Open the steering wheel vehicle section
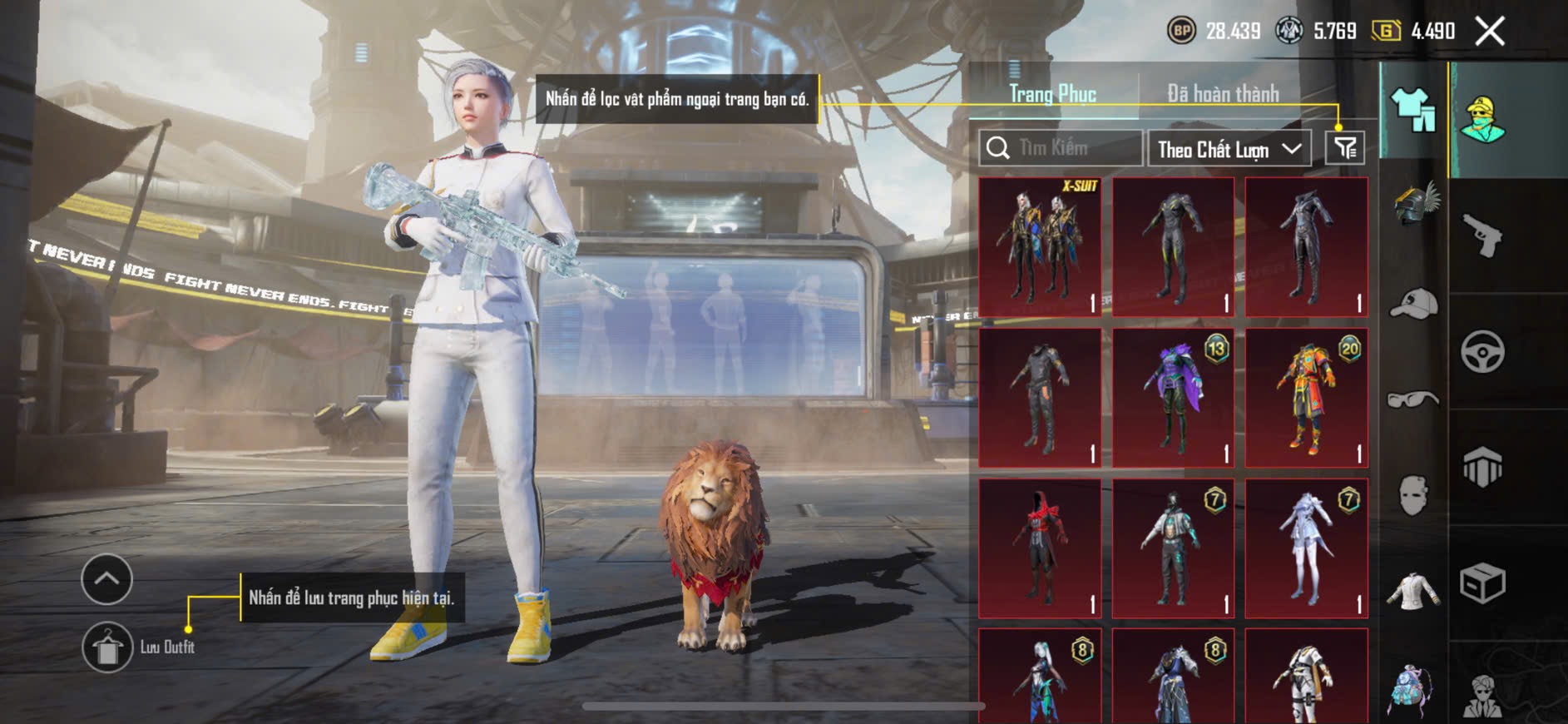The image size is (1568, 724). click(1482, 351)
